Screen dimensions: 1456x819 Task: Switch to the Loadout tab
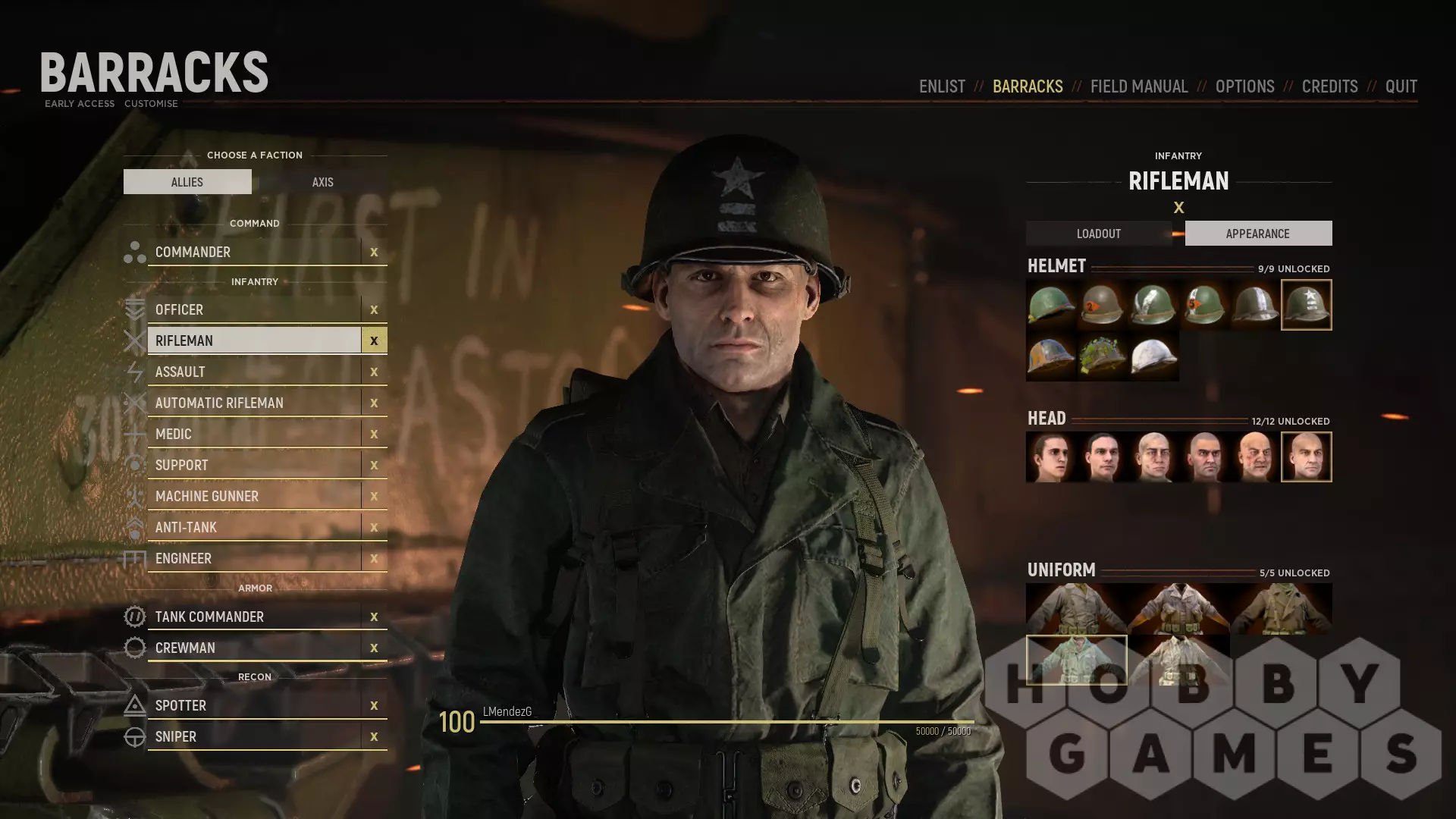pos(1098,234)
